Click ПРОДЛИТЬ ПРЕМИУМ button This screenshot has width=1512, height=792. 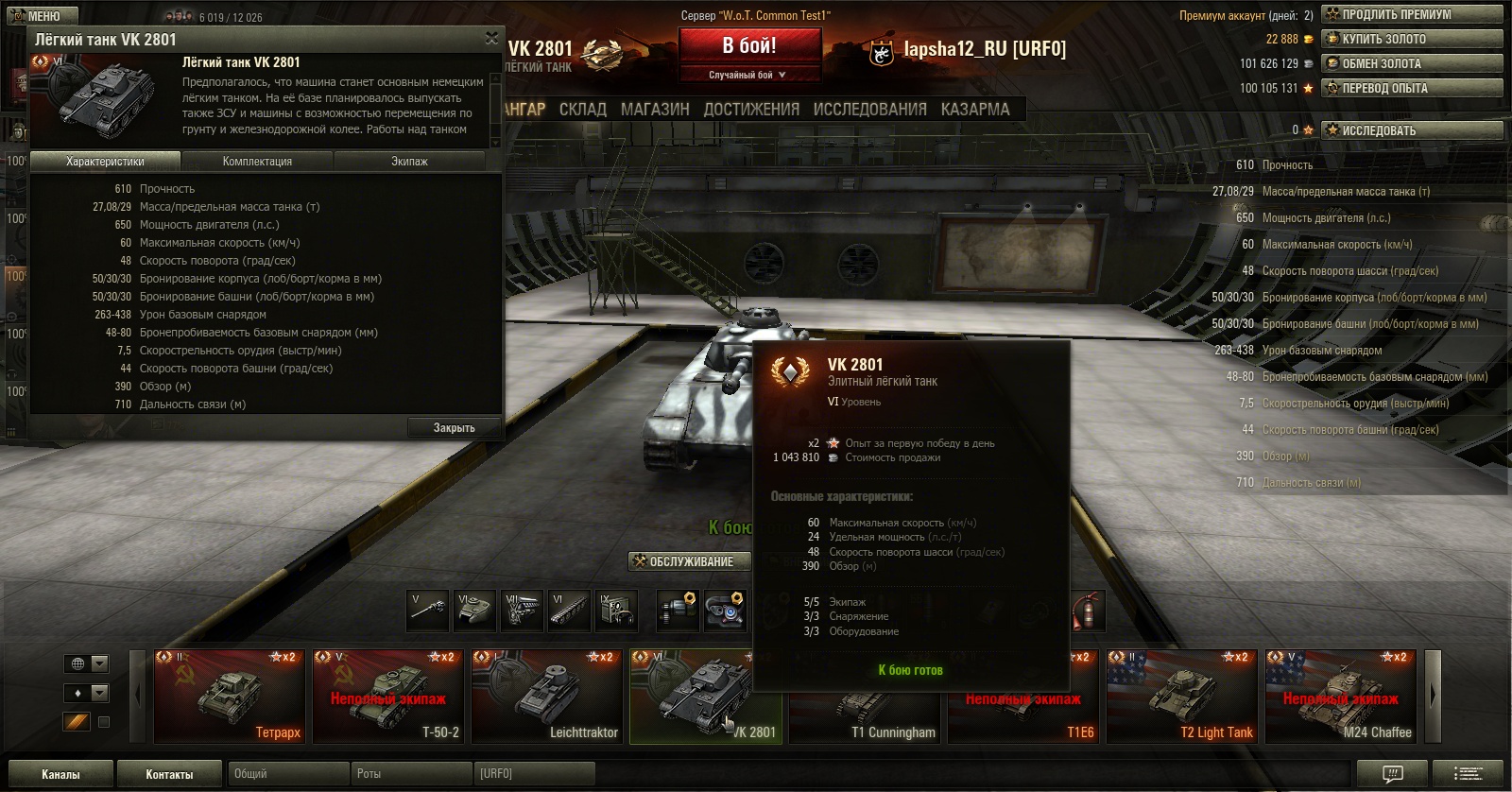[x=1412, y=14]
